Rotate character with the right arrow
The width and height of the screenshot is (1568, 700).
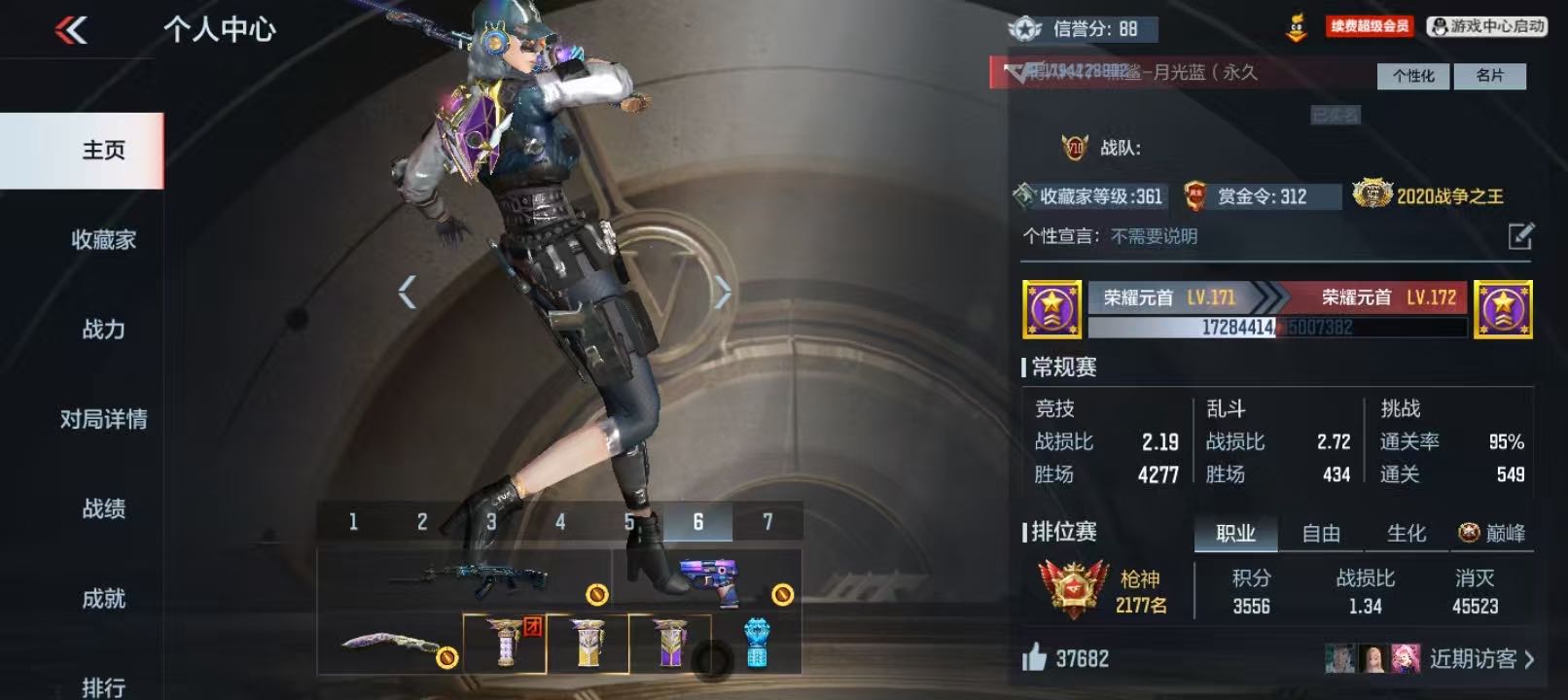coord(722,292)
